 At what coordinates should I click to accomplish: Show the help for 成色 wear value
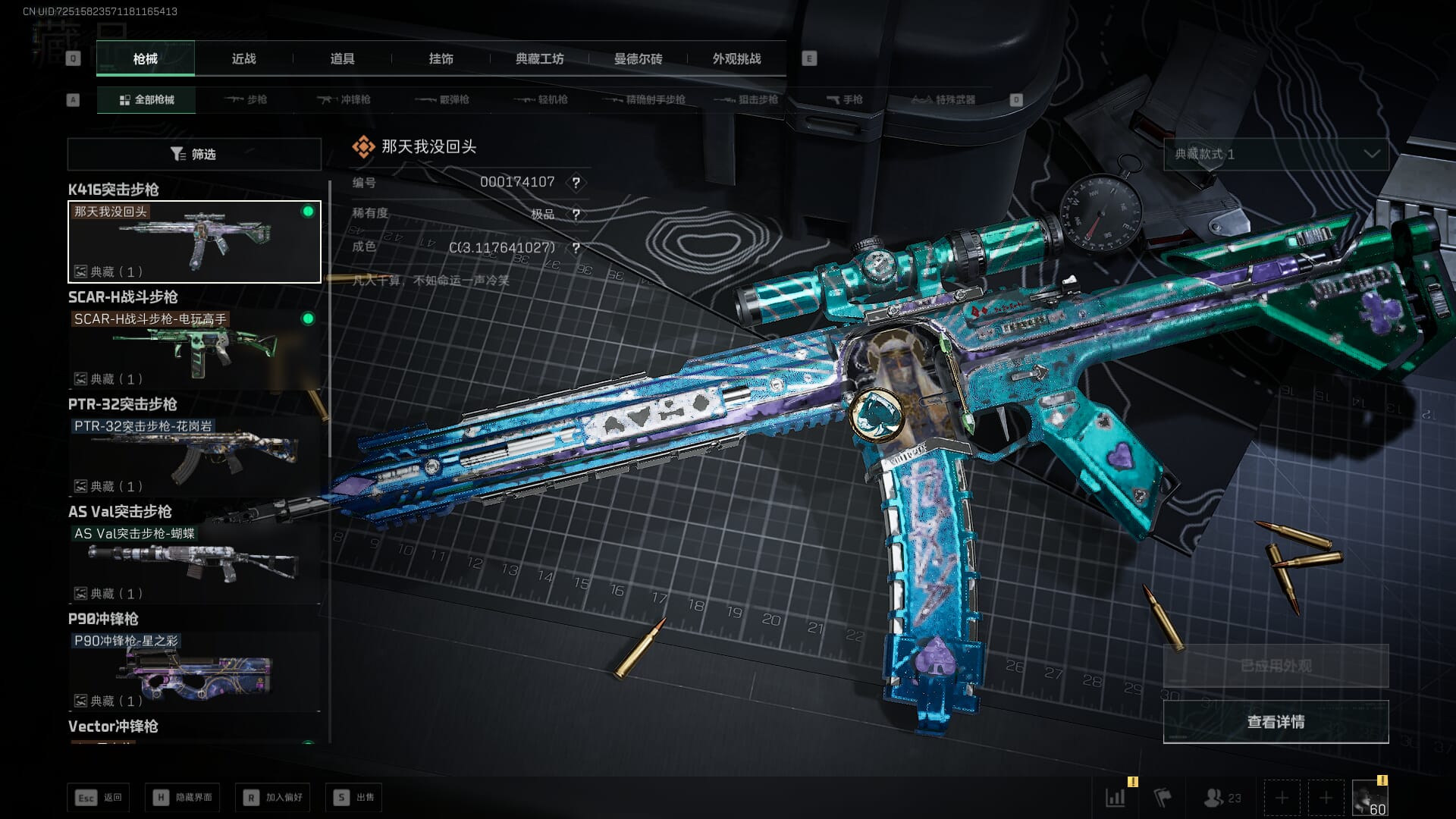(576, 248)
